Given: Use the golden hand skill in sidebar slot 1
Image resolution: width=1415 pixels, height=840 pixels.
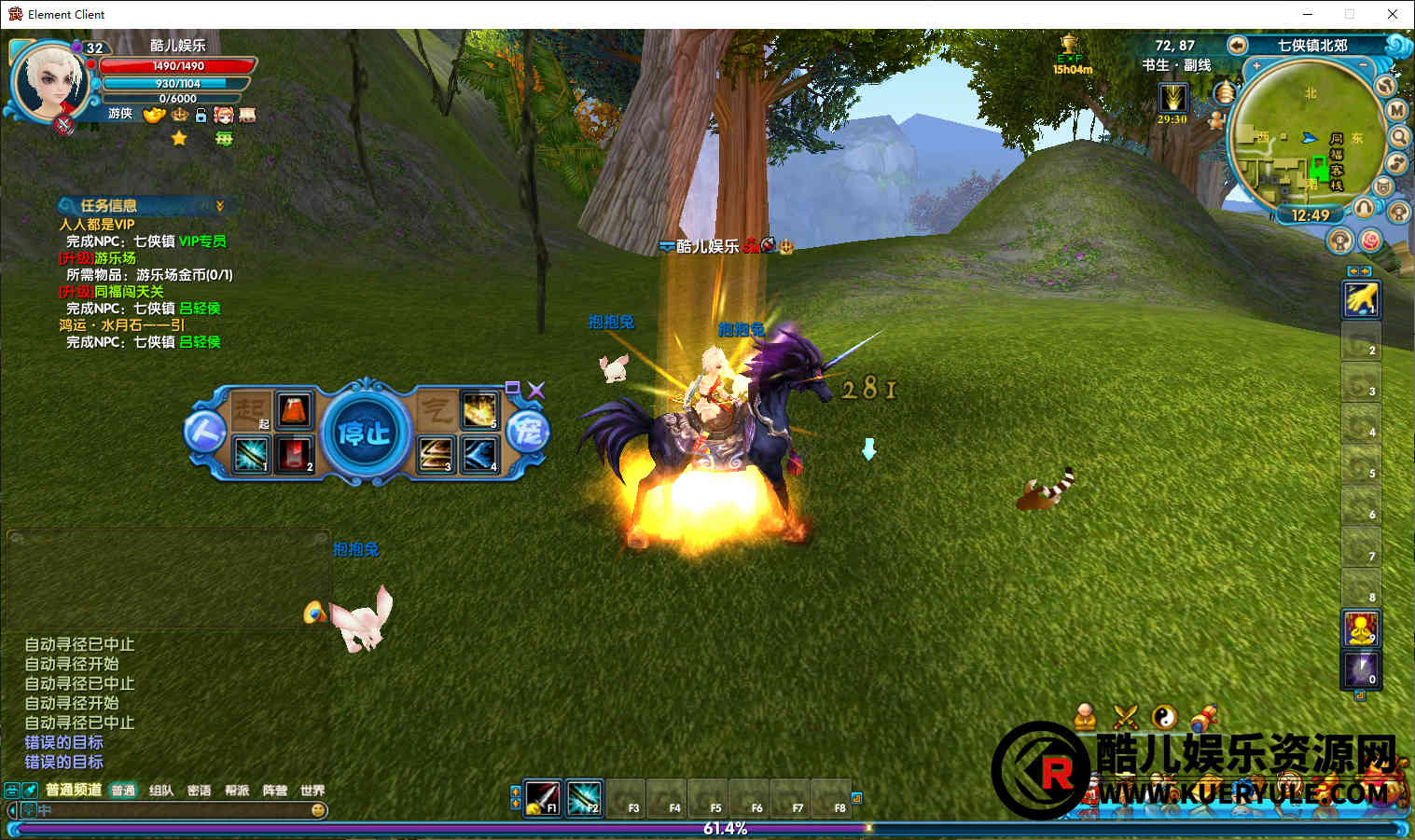Looking at the screenshot, I should coord(1360,299).
